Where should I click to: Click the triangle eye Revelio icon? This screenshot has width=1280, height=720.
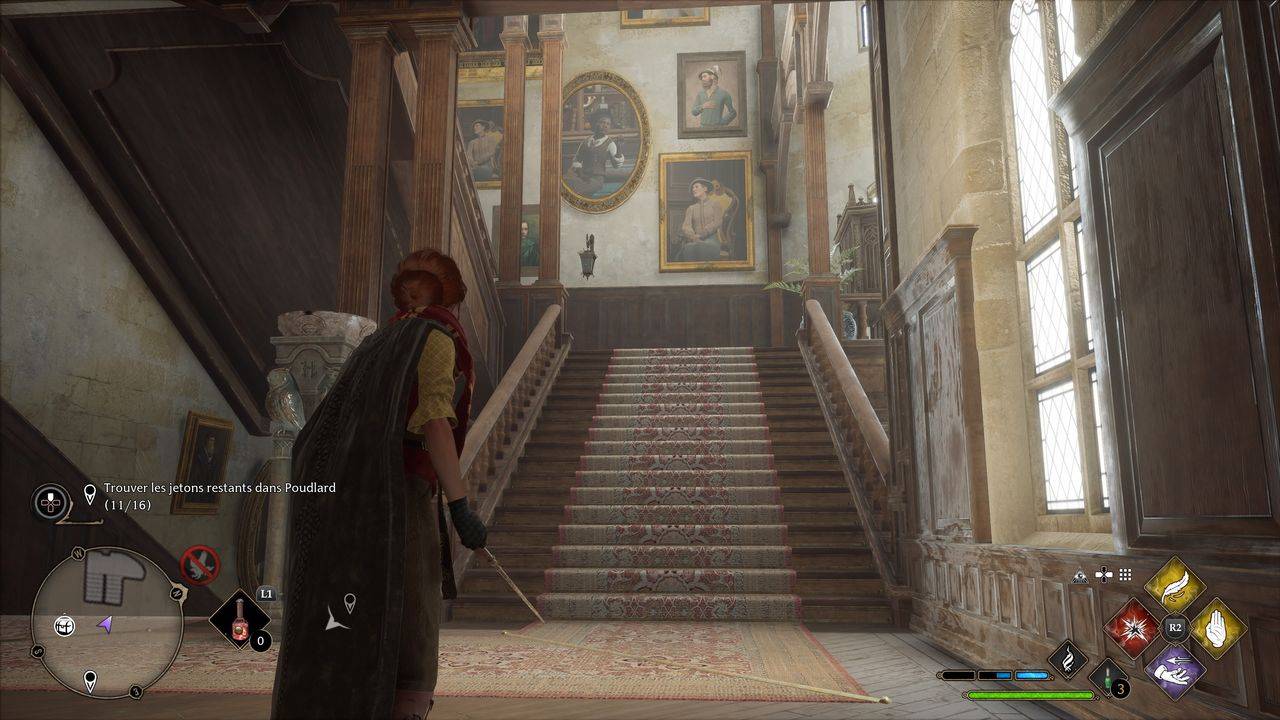click(x=1080, y=575)
